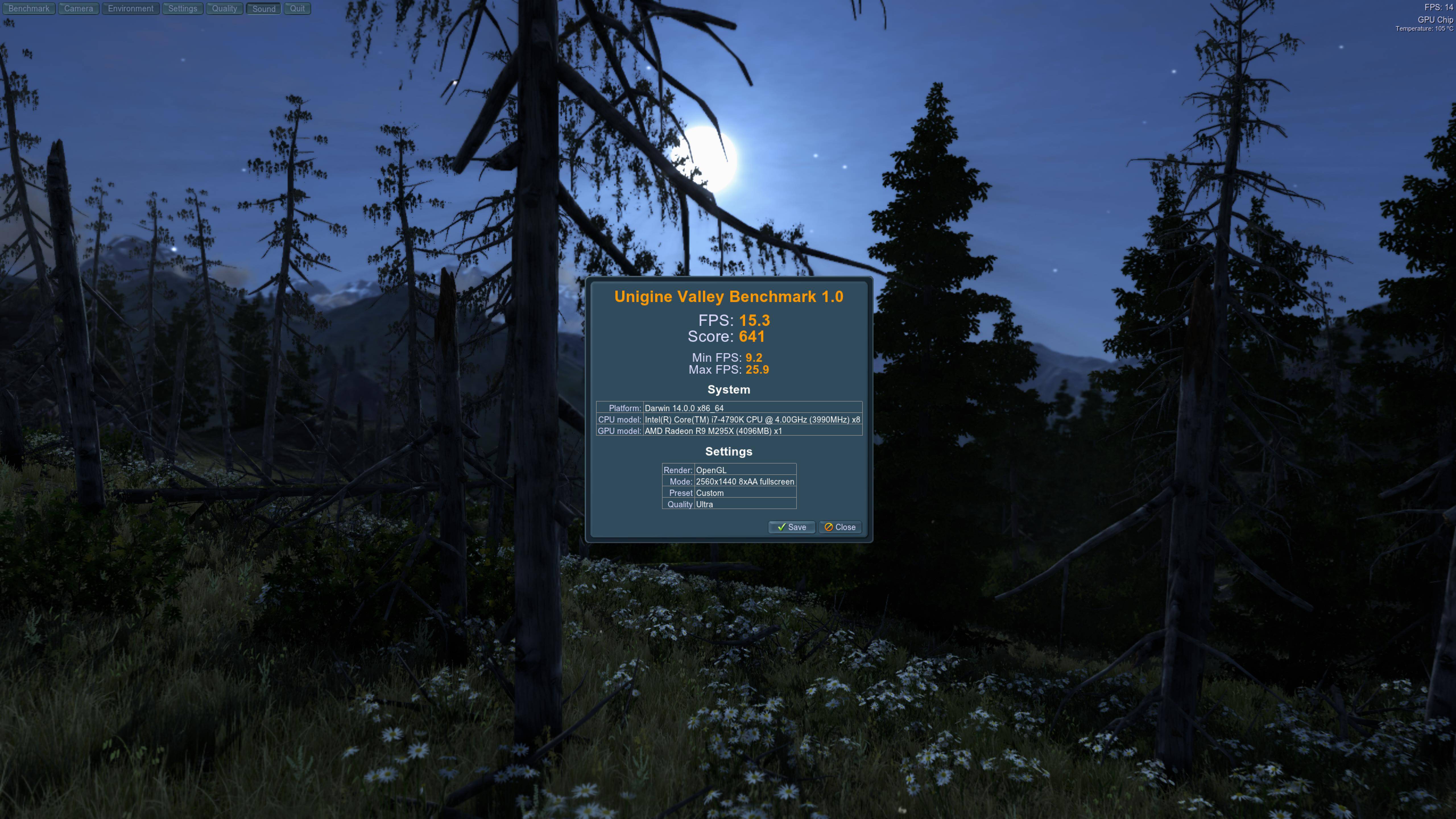Quit the benchmark application
The width and height of the screenshot is (1456, 819).
click(297, 9)
